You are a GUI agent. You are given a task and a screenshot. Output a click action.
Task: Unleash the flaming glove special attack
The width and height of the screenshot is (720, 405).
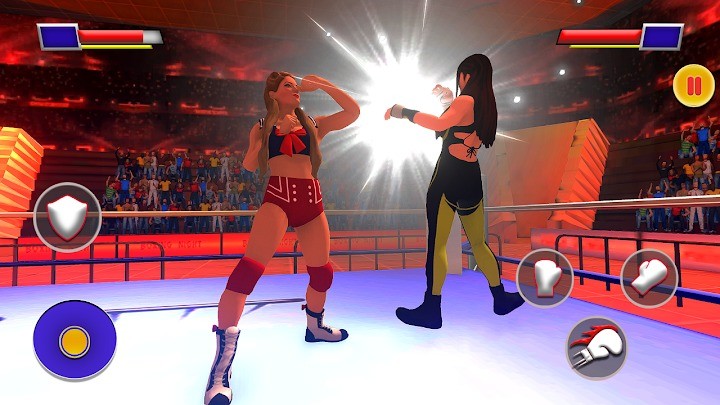tap(597, 347)
